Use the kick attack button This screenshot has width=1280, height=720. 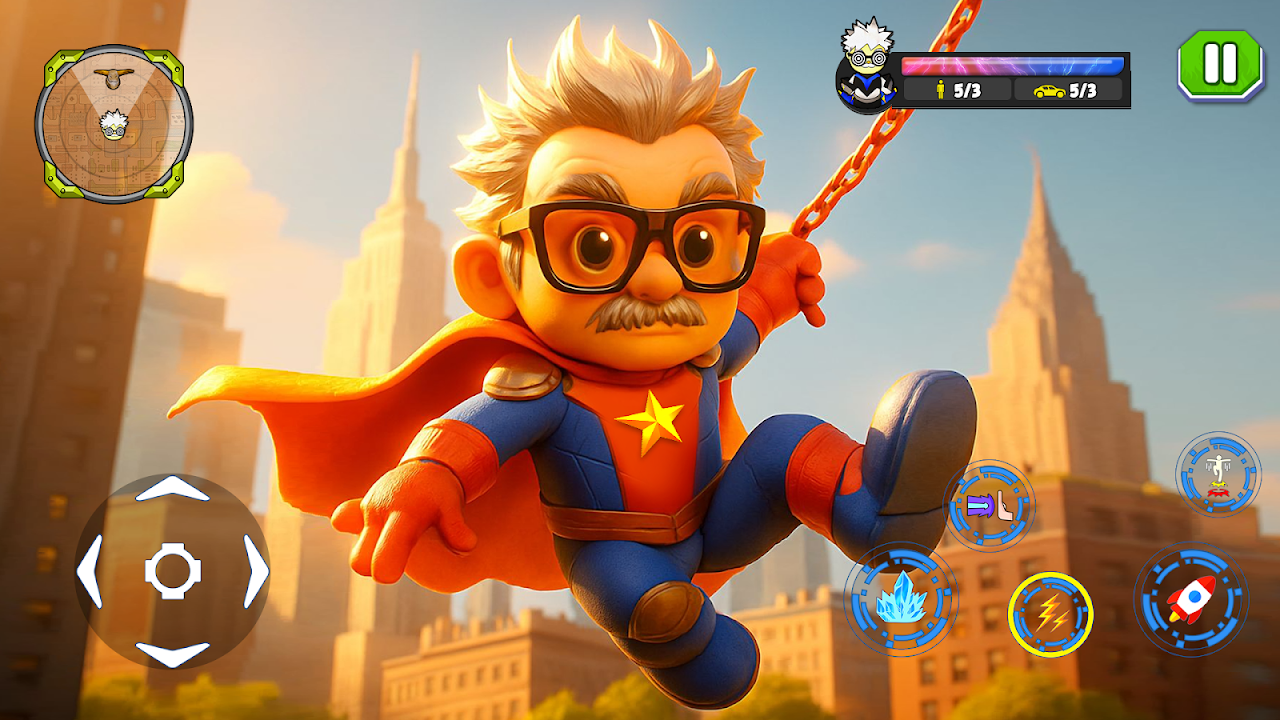pos(989,505)
